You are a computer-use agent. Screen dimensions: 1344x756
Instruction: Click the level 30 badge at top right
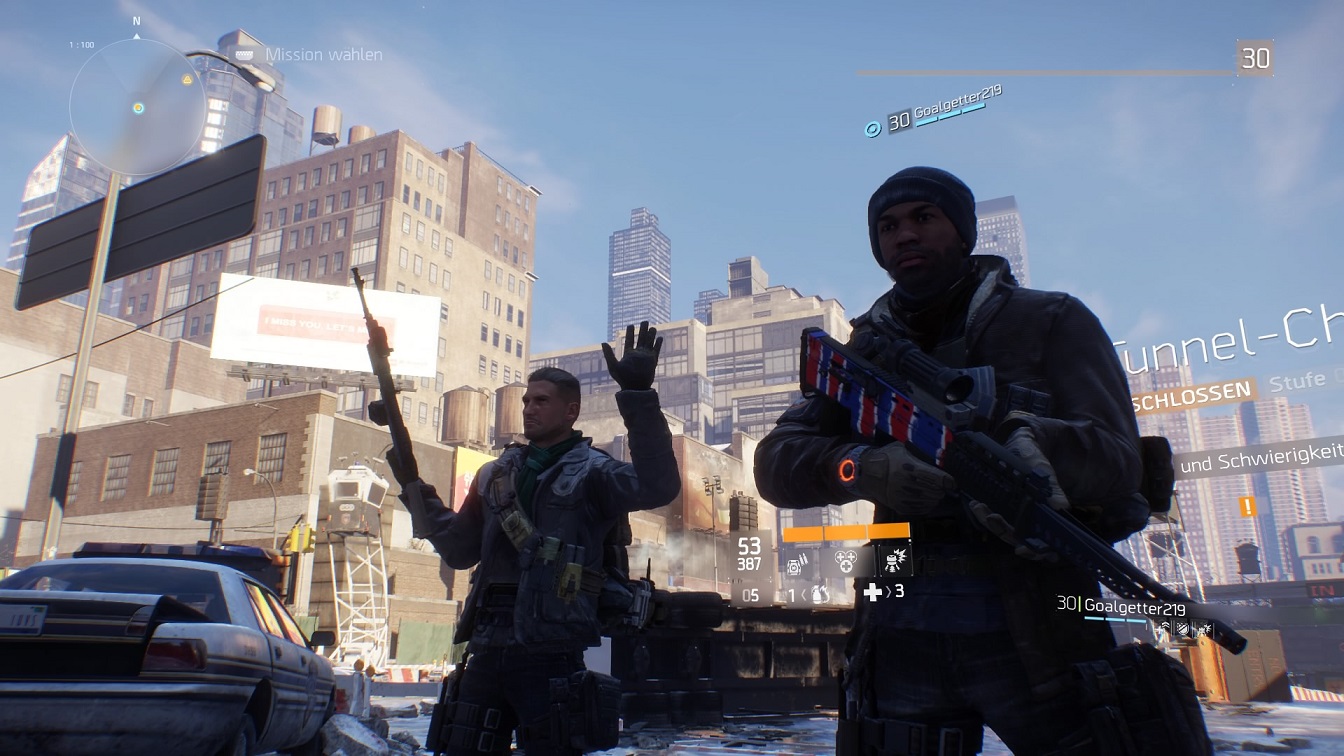(x=1255, y=58)
